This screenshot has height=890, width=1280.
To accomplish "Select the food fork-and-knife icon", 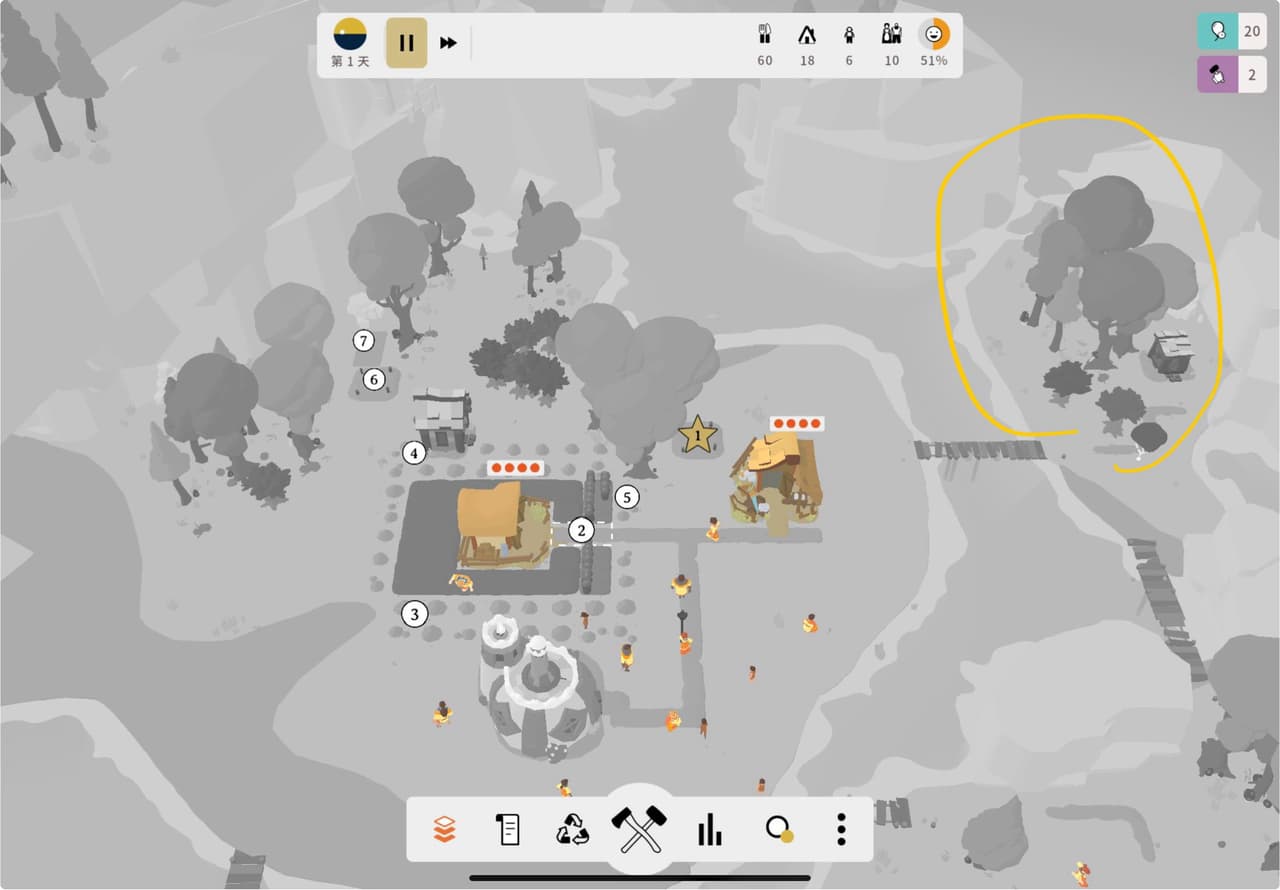I will click(765, 35).
